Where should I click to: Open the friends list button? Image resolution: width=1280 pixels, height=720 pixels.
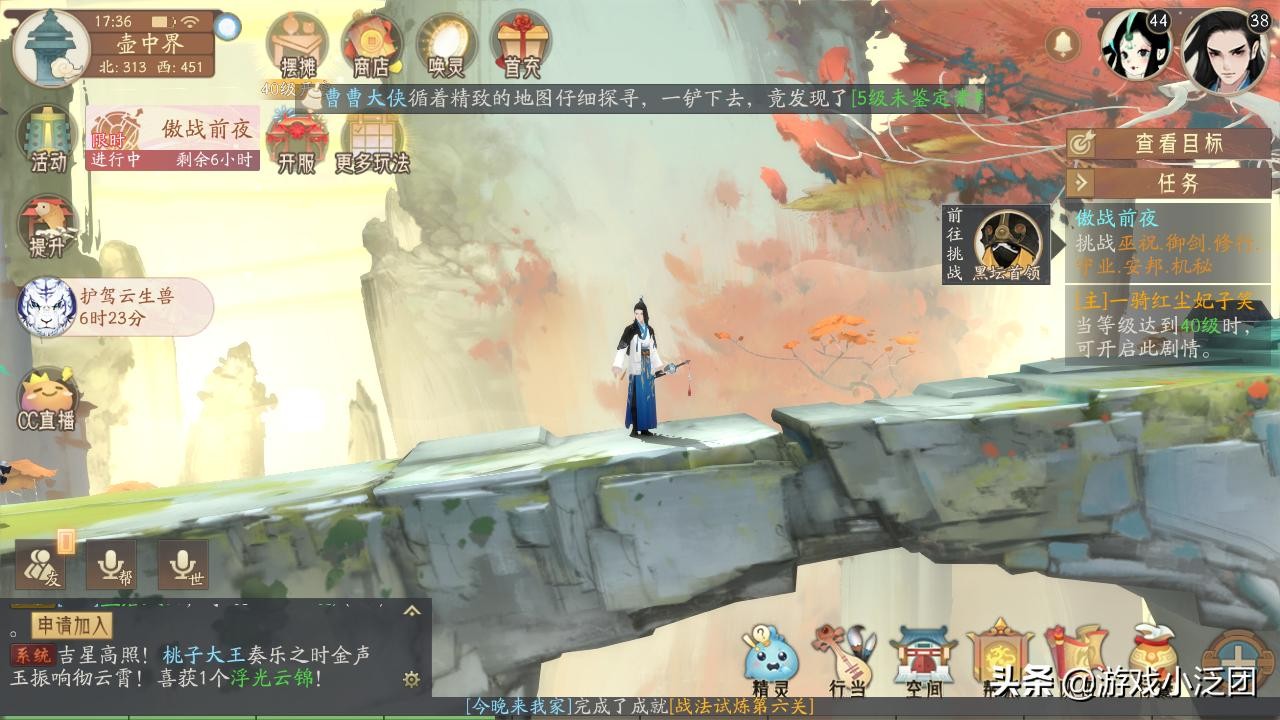tap(41, 566)
